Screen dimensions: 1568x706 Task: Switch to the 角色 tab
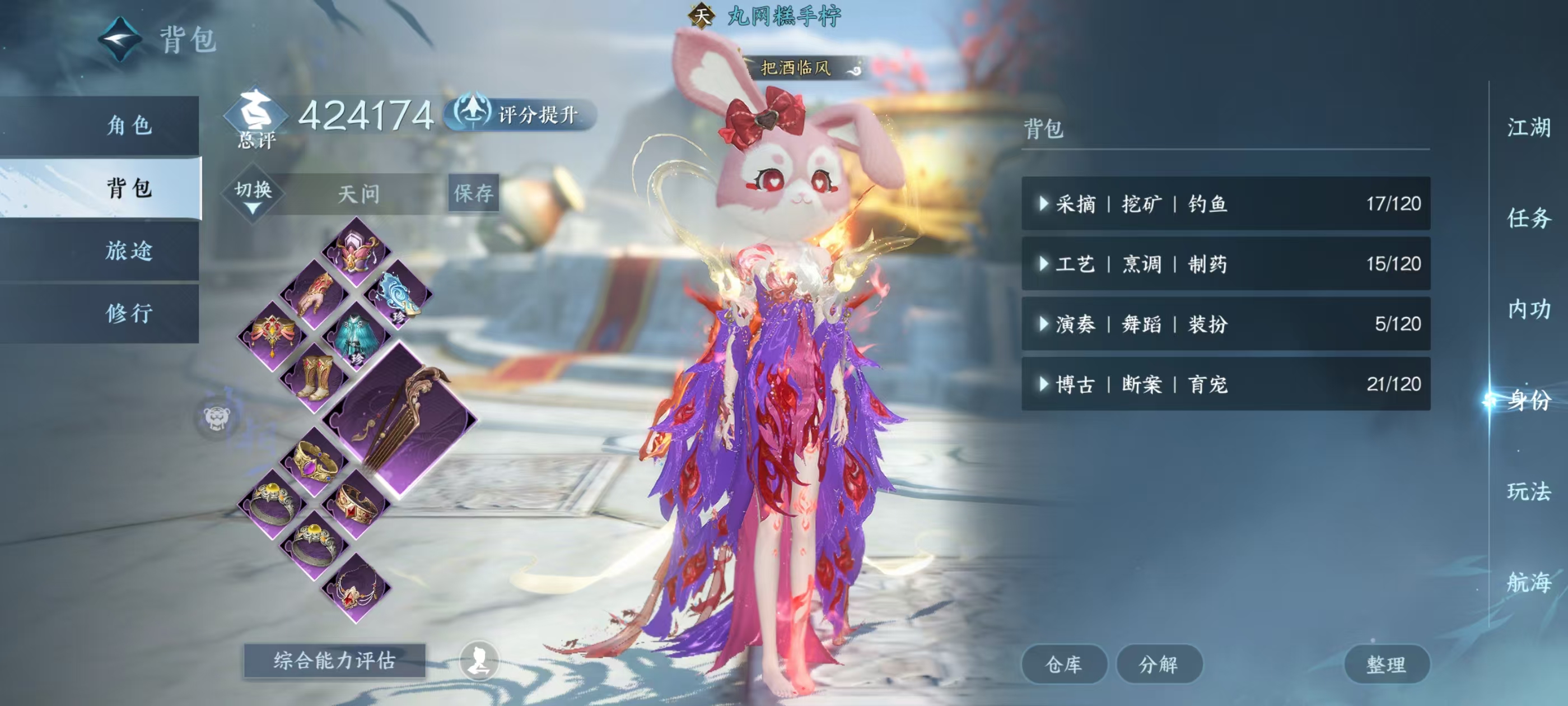coord(131,126)
